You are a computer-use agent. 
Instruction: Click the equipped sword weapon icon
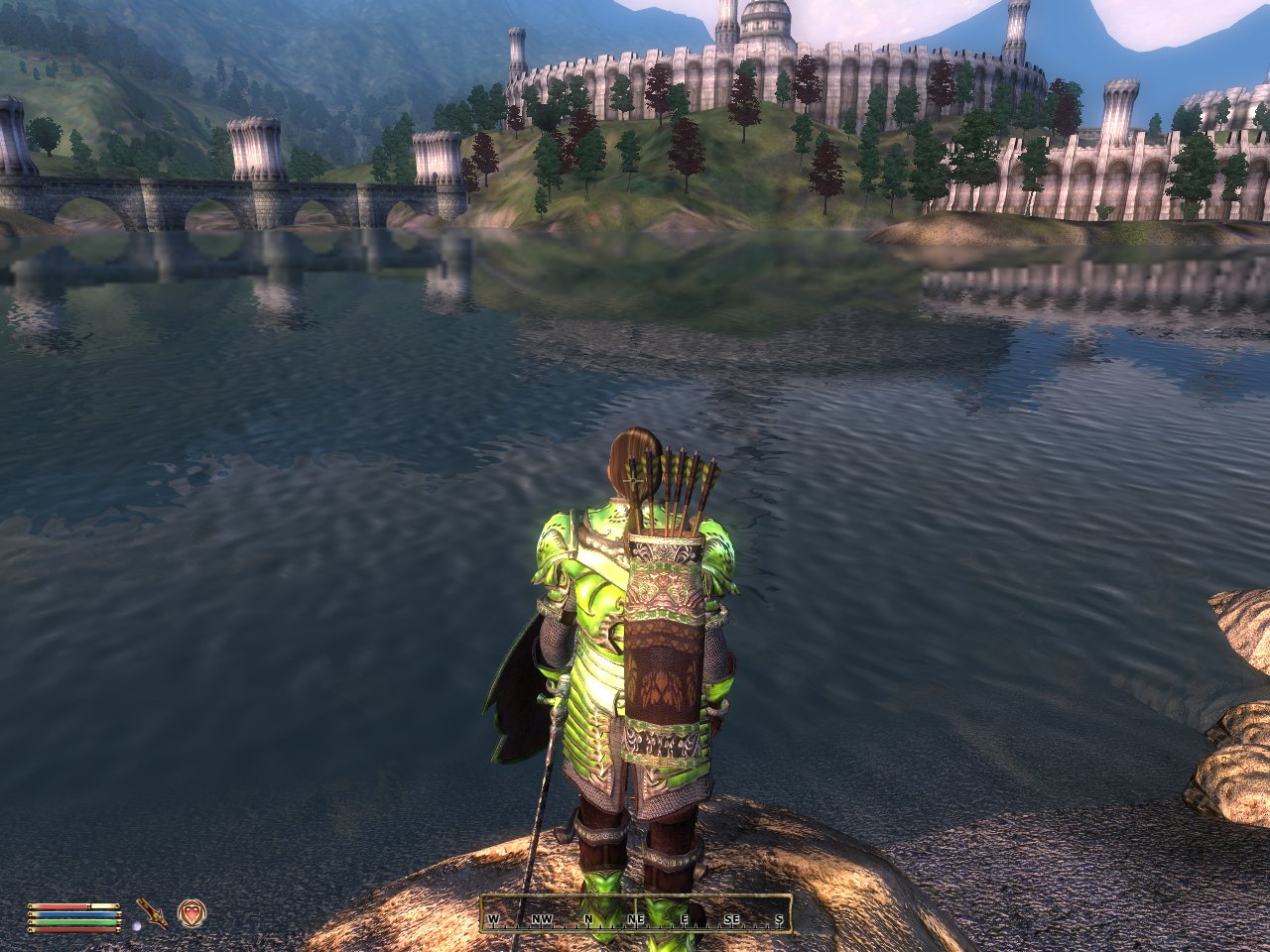point(153,913)
